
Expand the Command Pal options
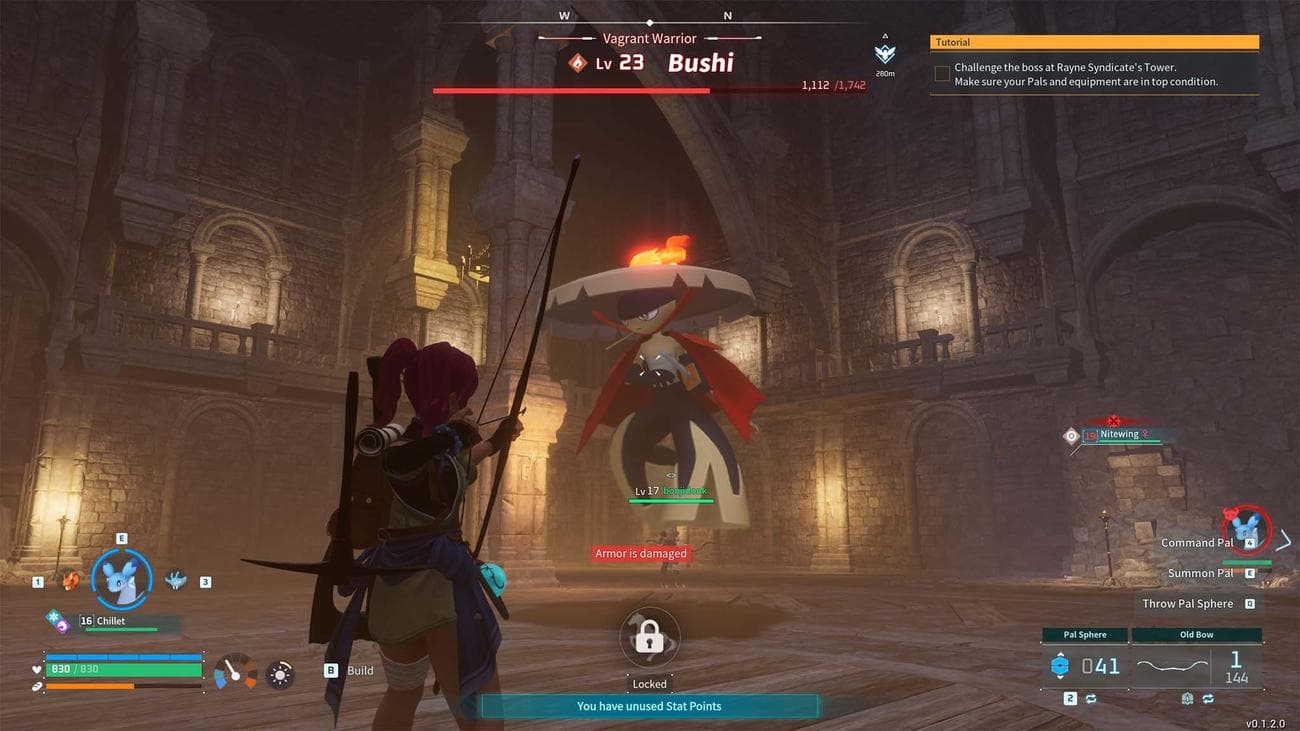[1196, 542]
